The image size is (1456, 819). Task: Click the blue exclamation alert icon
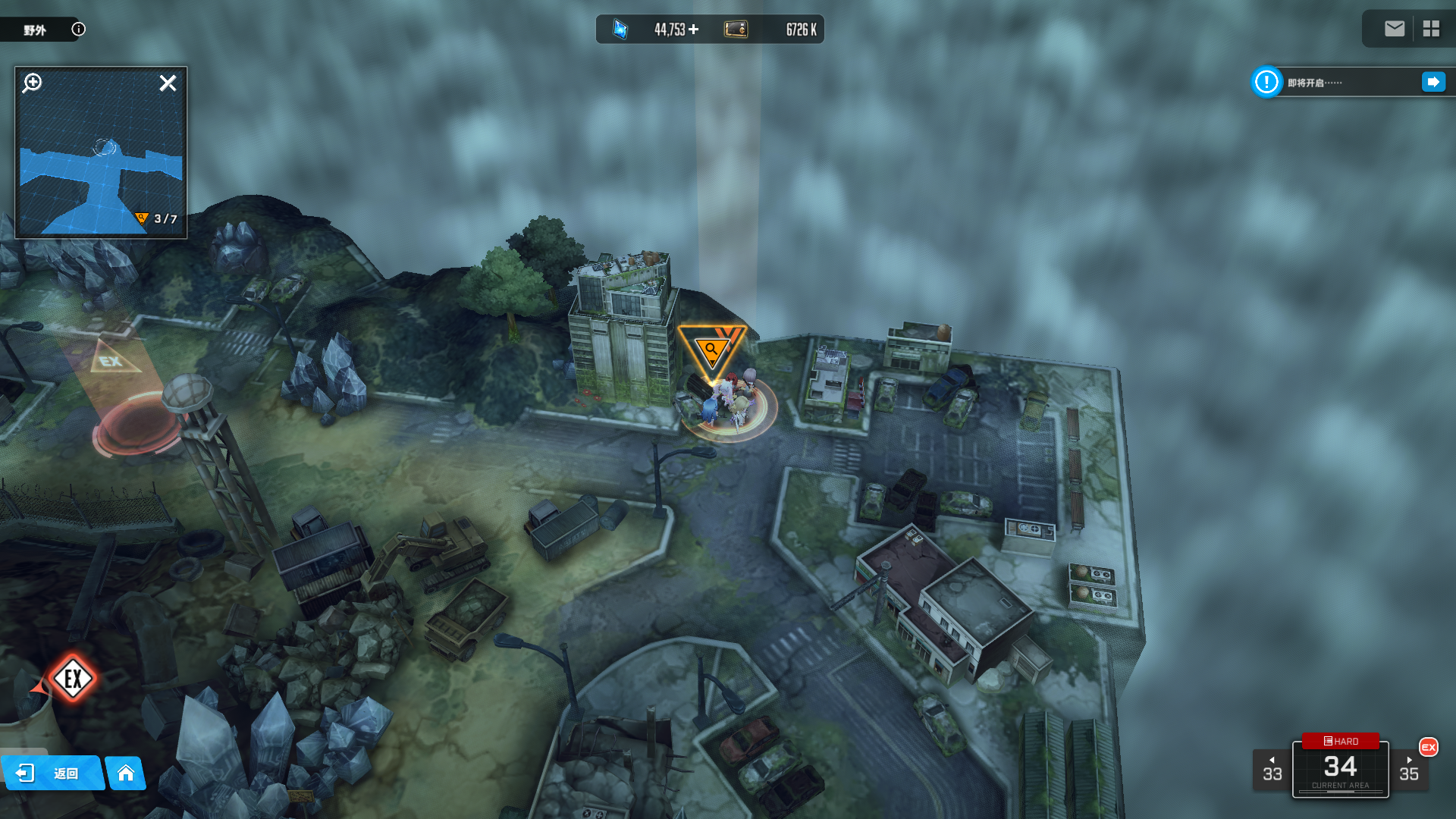1266,82
